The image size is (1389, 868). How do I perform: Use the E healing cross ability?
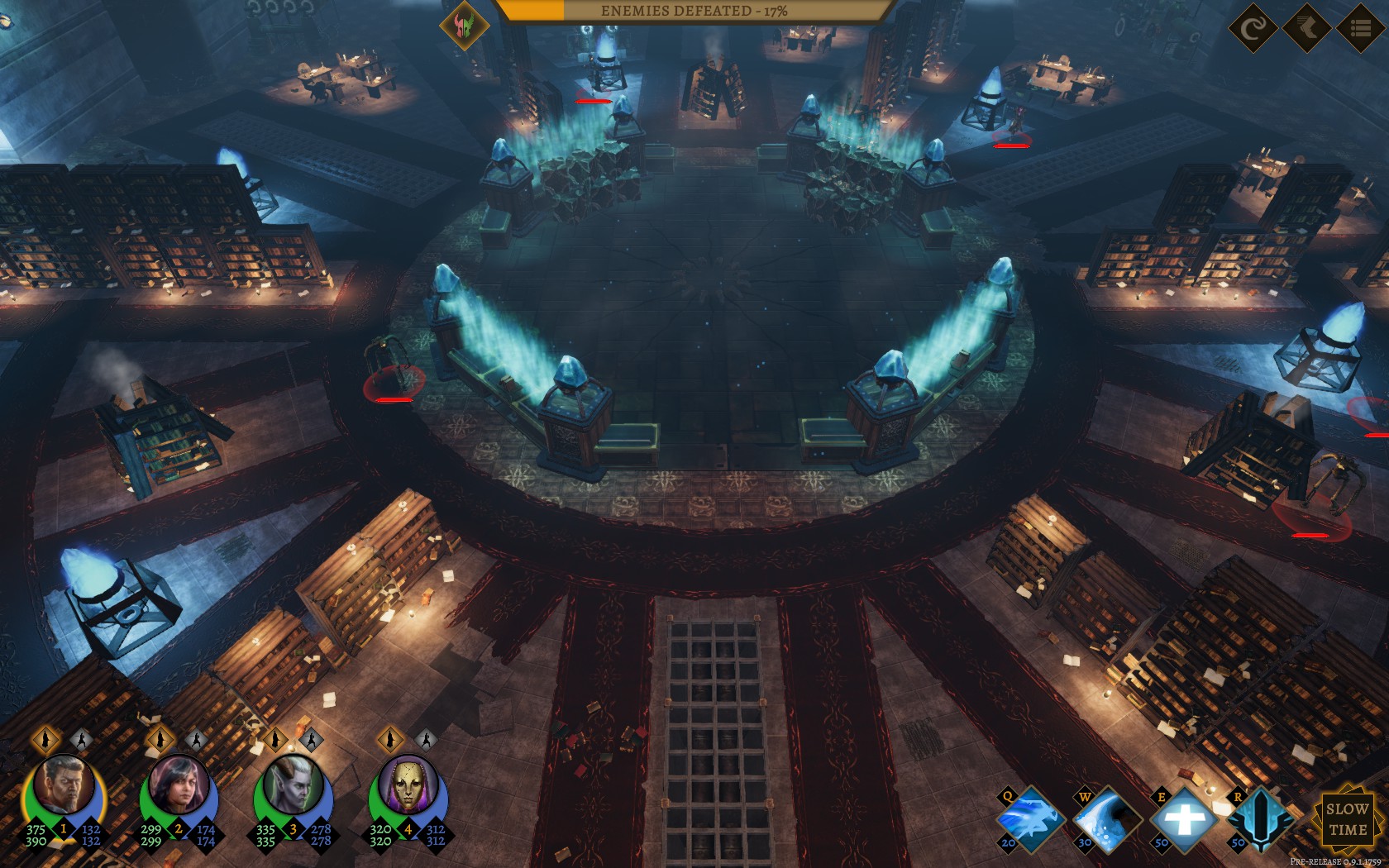tap(1183, 820)
